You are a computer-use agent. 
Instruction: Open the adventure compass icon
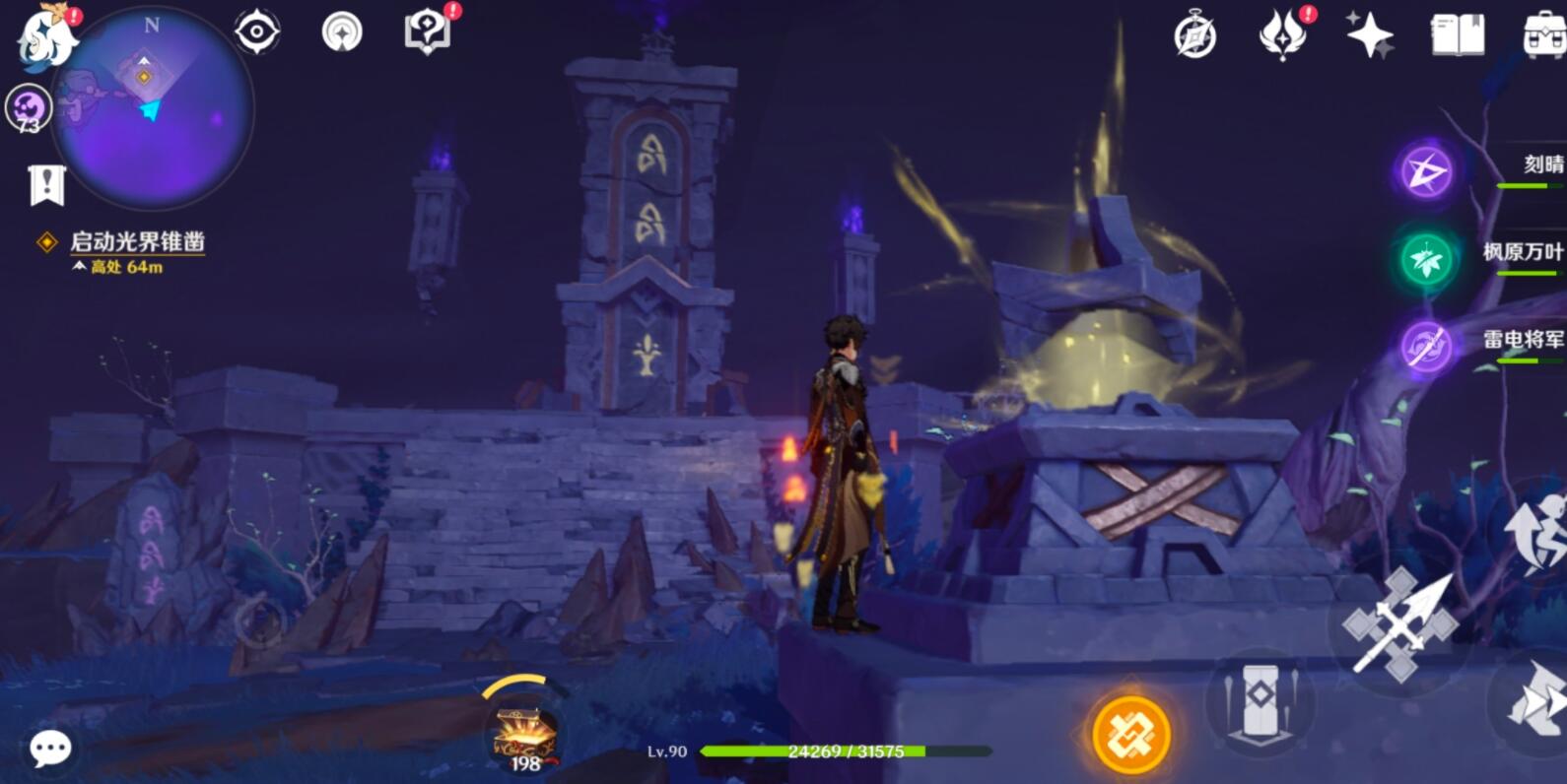[1195, 36]
